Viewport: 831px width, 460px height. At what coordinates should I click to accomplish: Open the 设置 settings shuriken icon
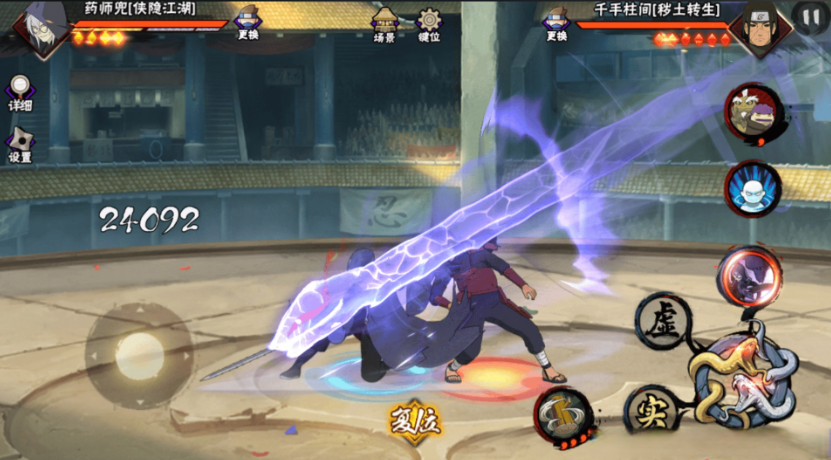[20, 145]
